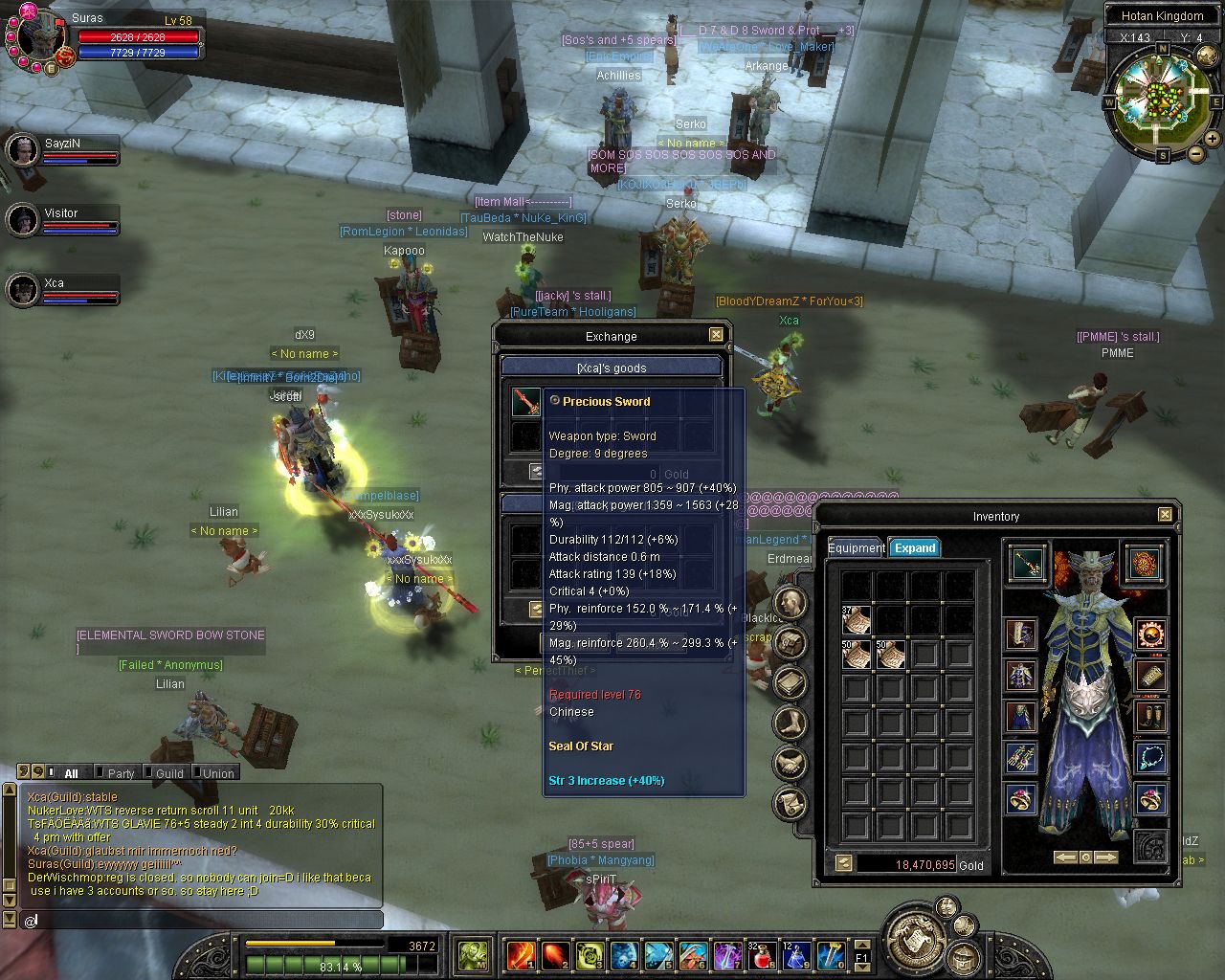The width and height of the screenshot is (1225, 980).
Task: Use the blue mana potion on hotbar
Action: coord(796,954)
